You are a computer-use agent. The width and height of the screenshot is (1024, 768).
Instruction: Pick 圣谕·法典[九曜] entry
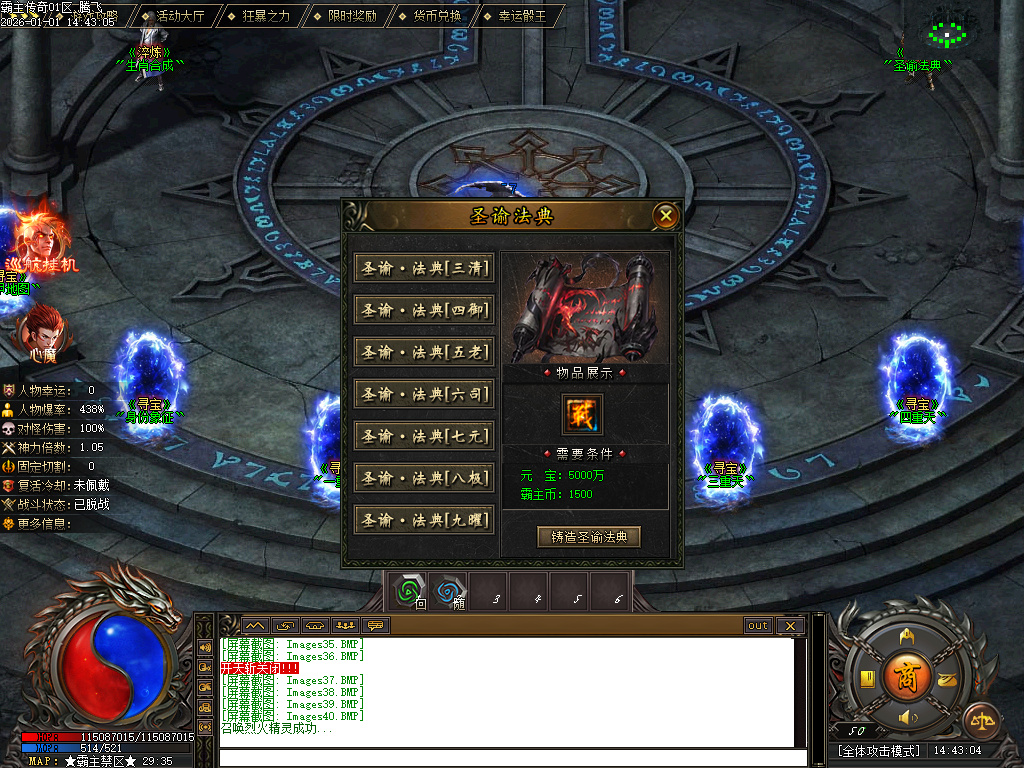pyautogui.click(x=424, y=520)
